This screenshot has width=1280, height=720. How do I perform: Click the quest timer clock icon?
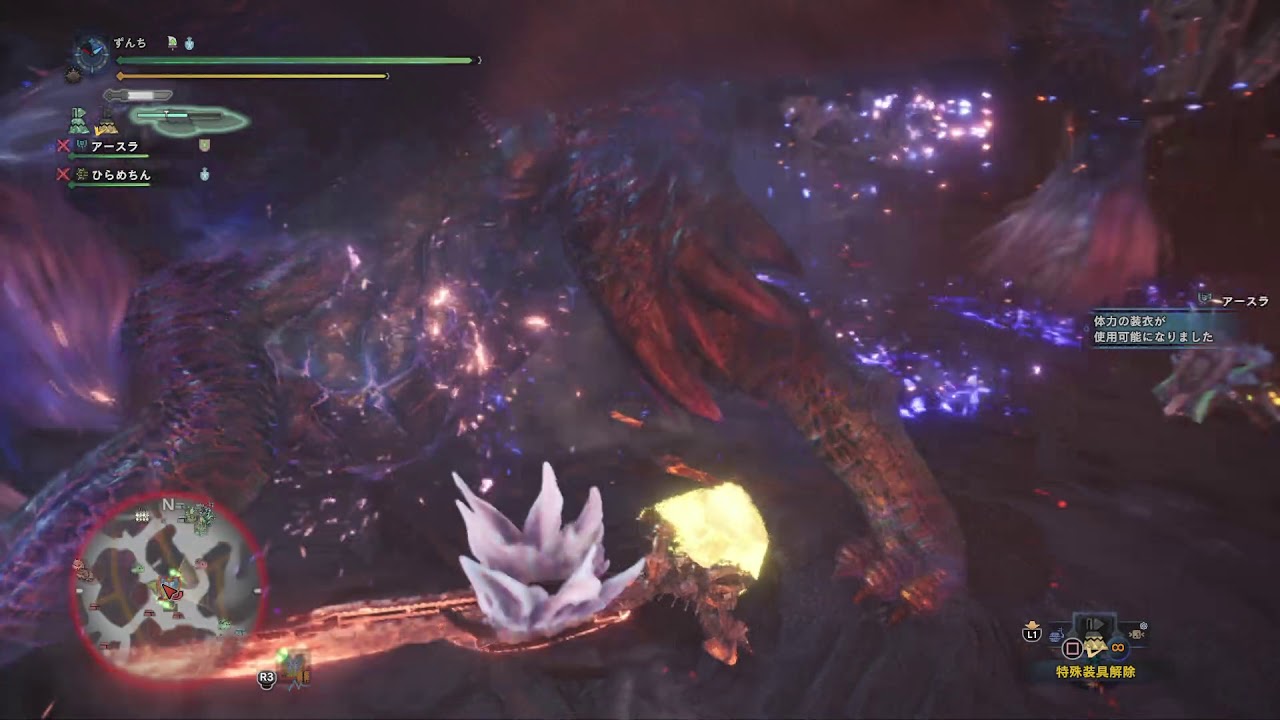[92, 51]
